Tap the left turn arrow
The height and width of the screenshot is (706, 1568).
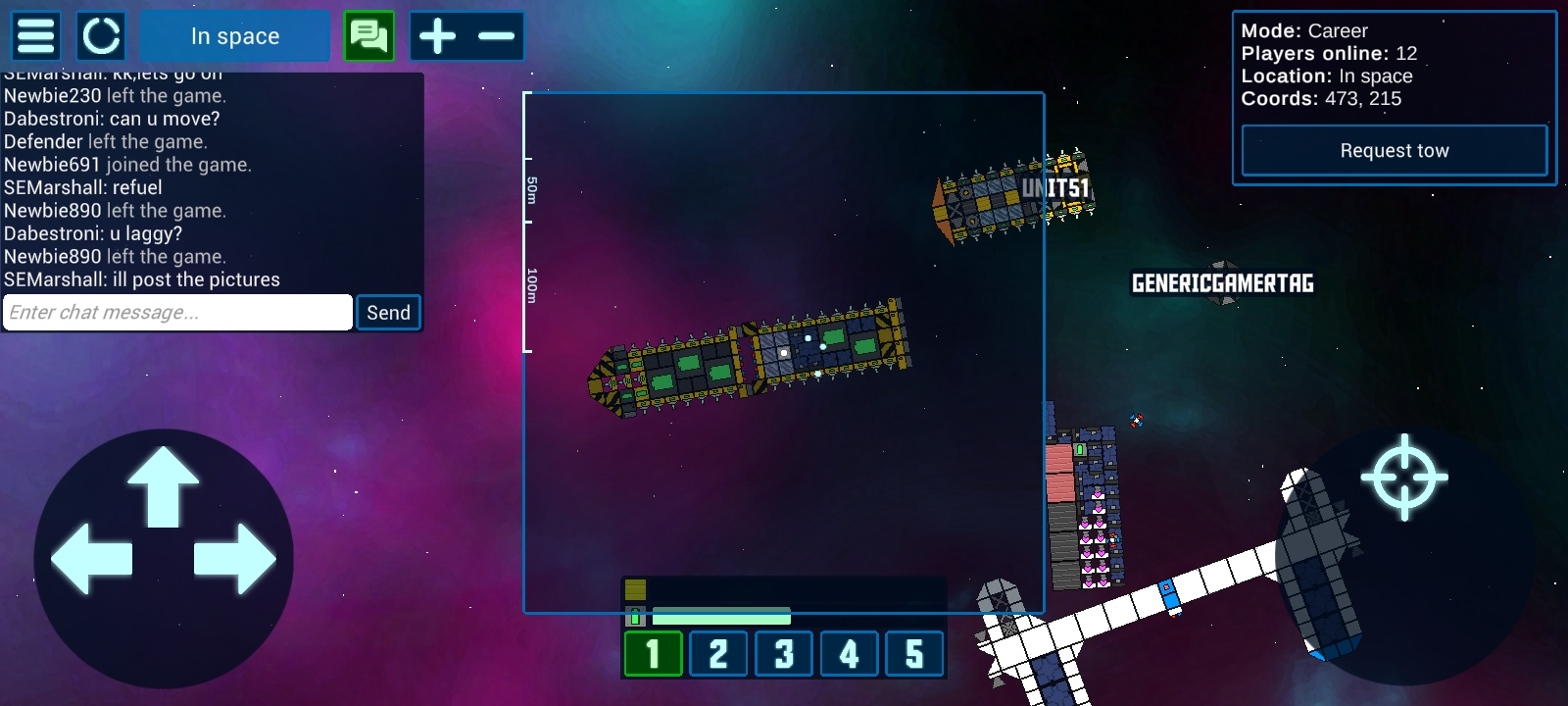point(91,558)
